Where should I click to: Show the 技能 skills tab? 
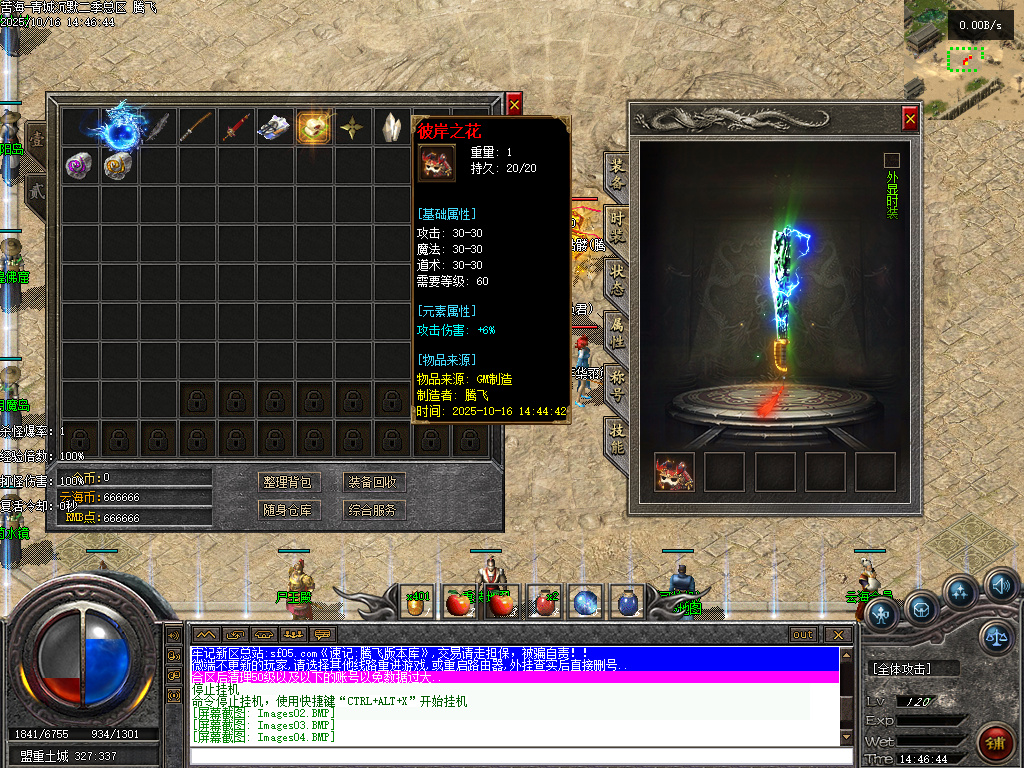[617, 437]
